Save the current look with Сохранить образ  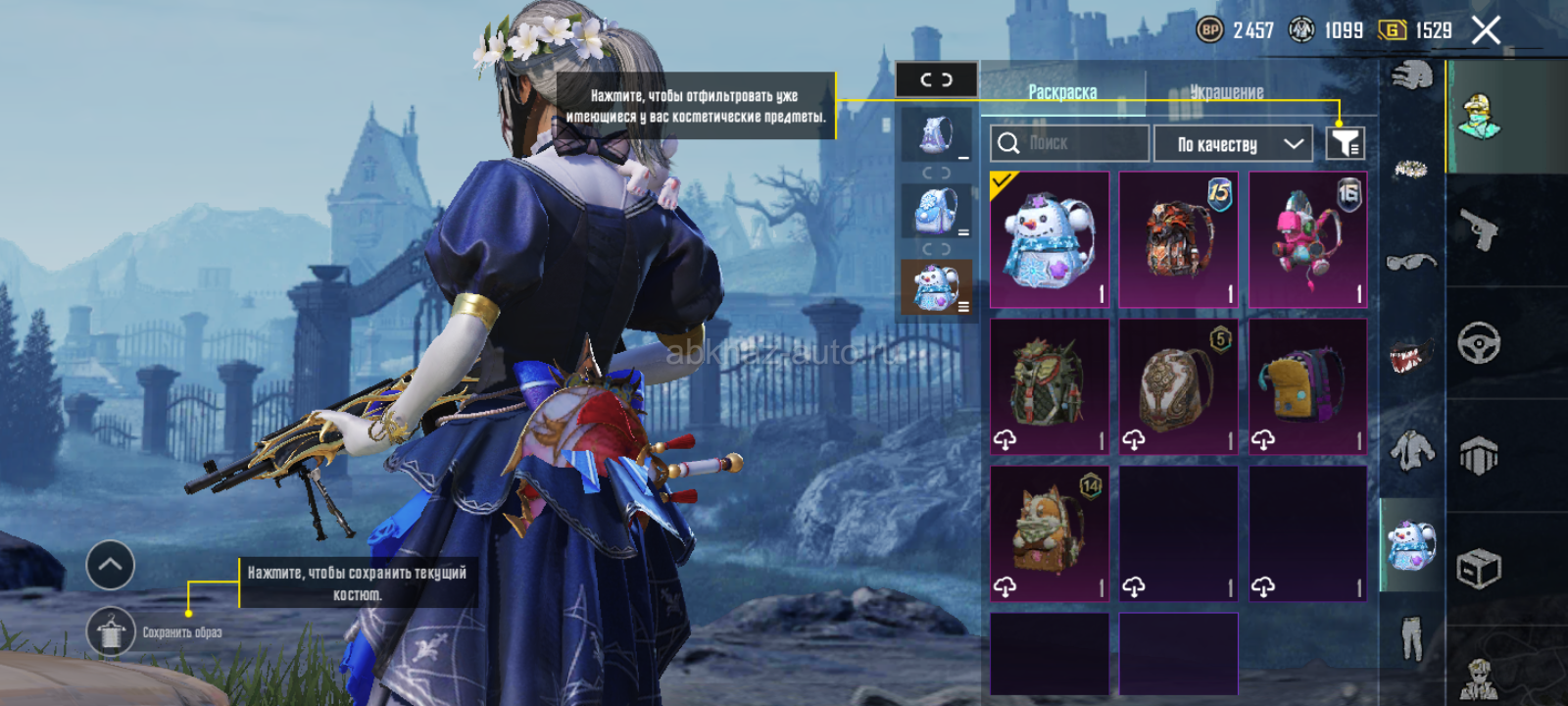111,632
